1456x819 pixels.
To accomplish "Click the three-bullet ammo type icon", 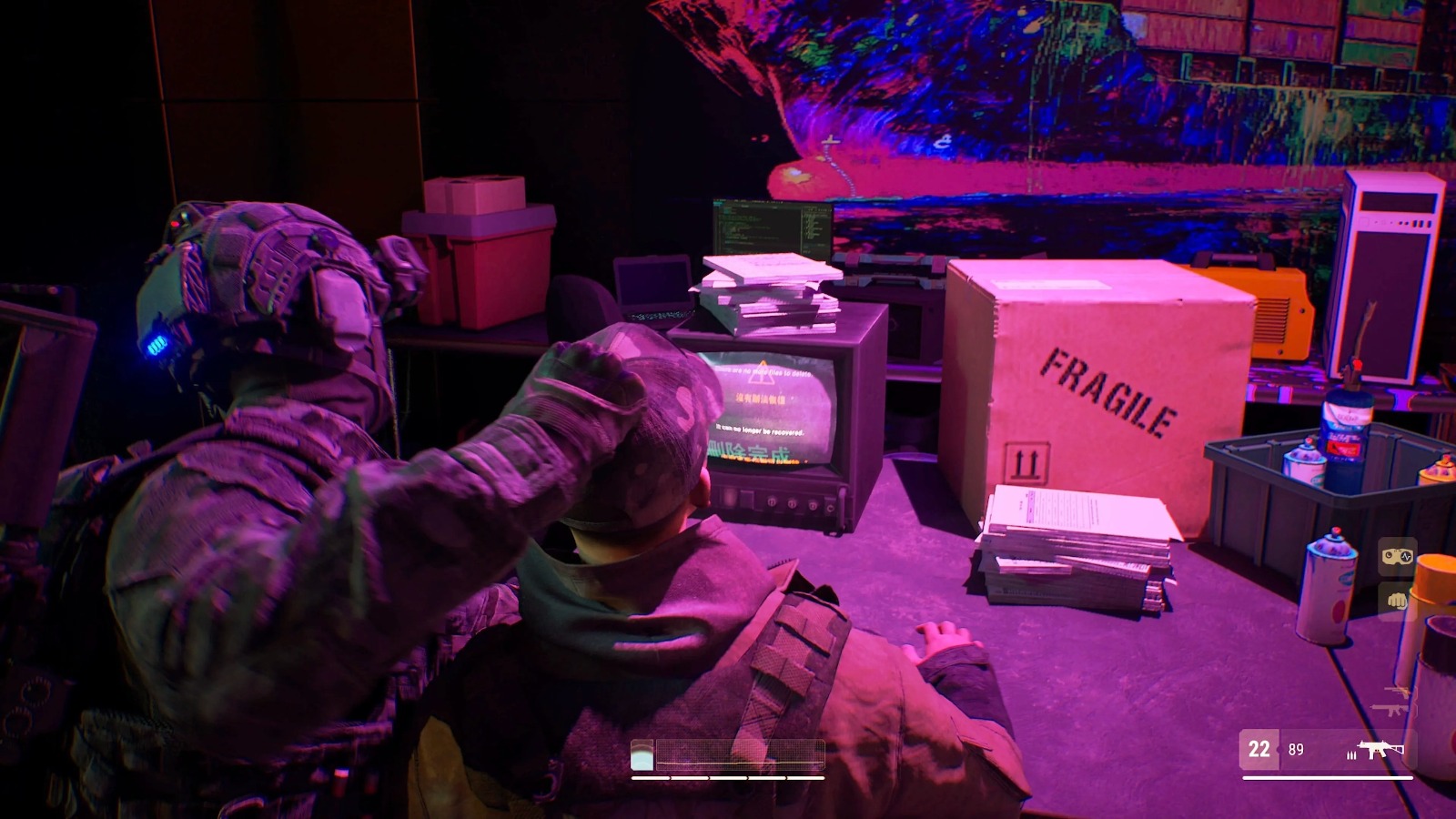I will tap(1351, 755).
